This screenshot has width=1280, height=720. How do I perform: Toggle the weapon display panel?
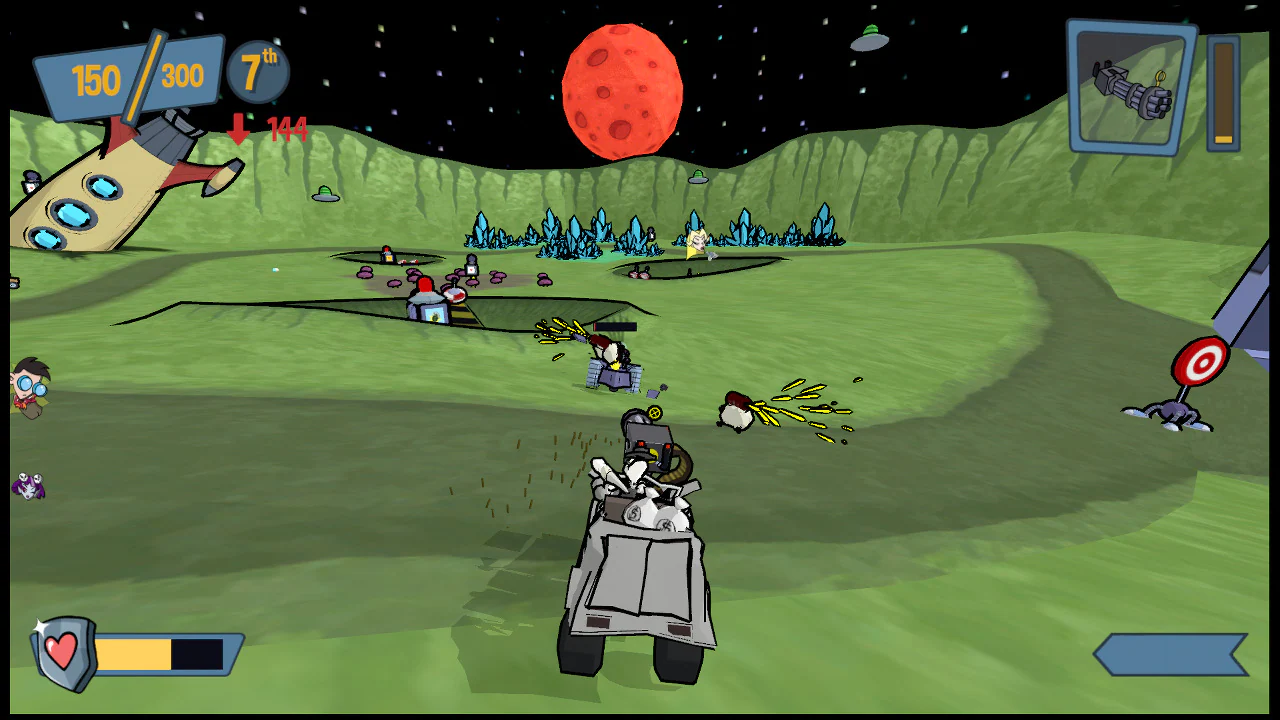tap(1130, 90)
